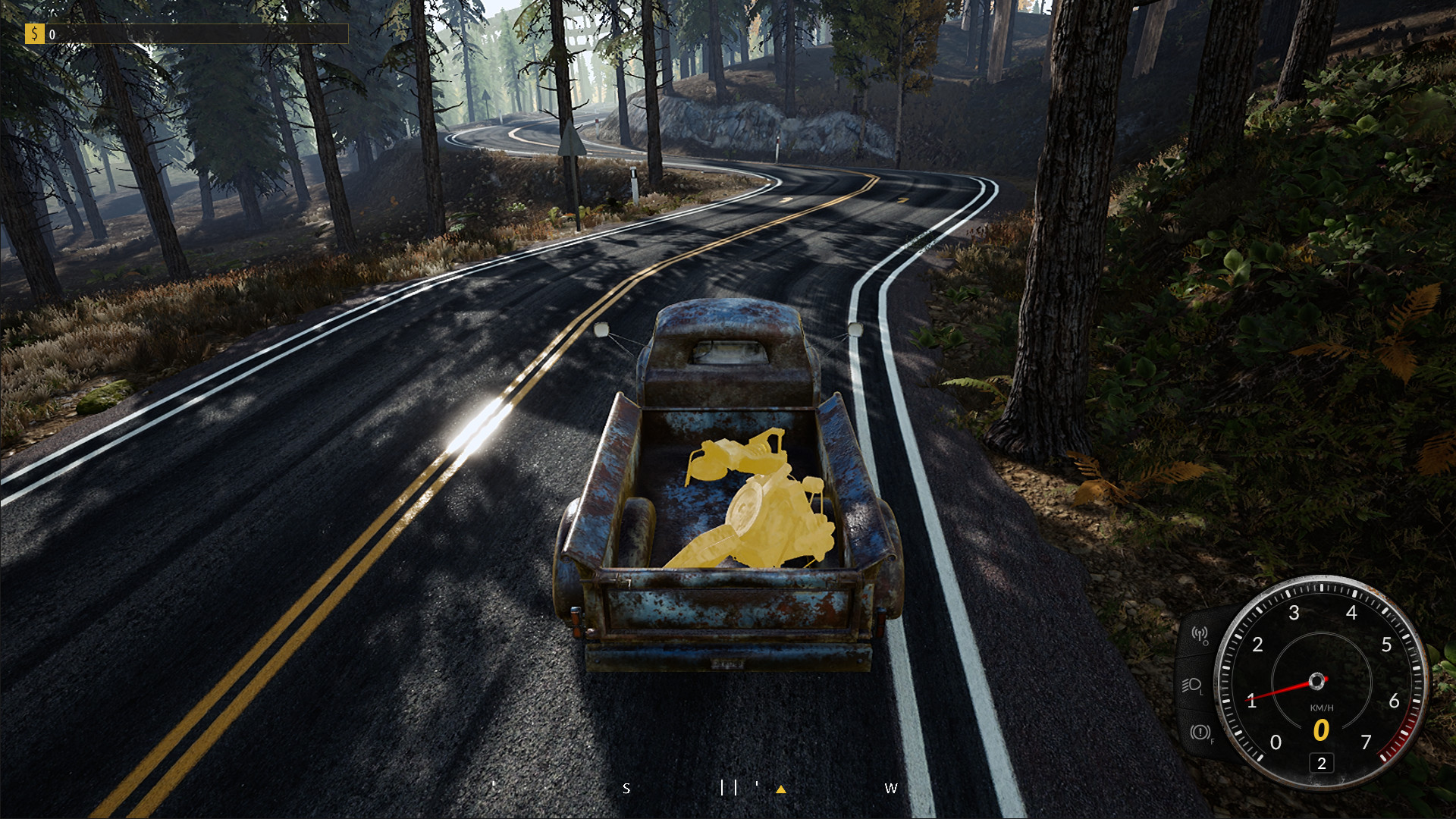Image resolution: width=1456 pixels, height=819 pixels.
Task: Click the handbrake indicator between S and W
Action: tap(730, 789)
